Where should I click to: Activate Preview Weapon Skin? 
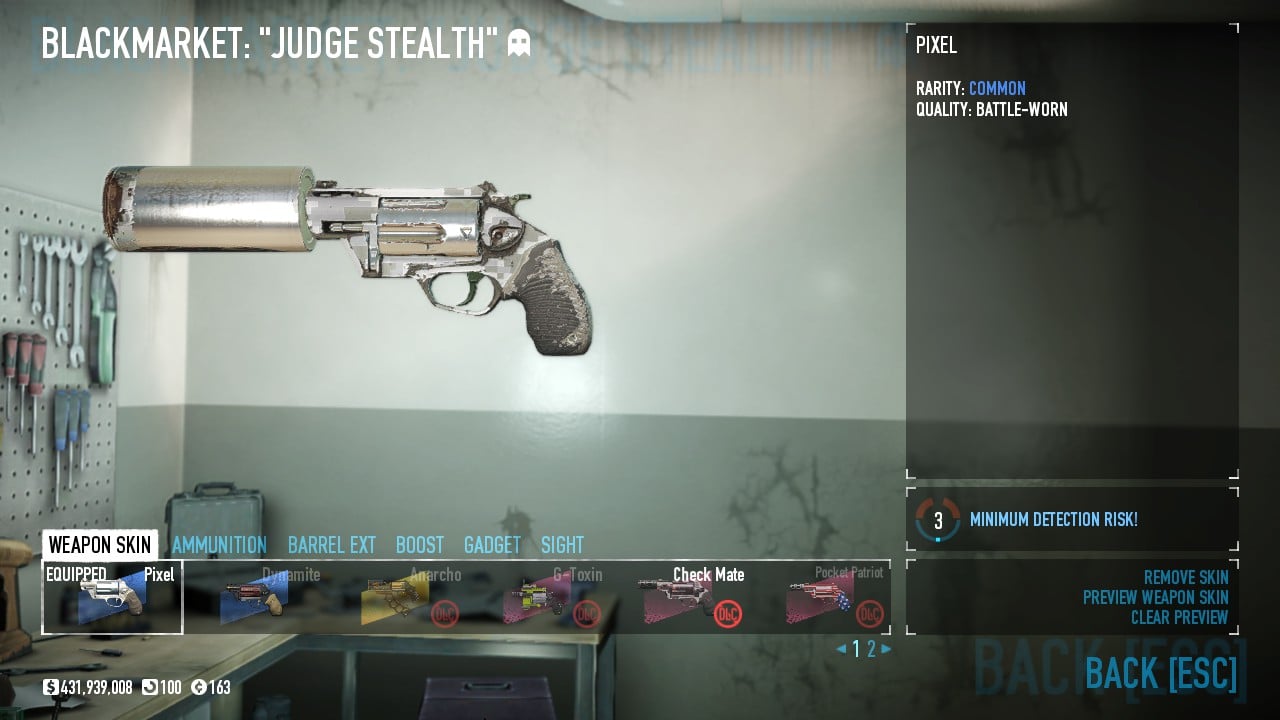[x=1155, y=597]
